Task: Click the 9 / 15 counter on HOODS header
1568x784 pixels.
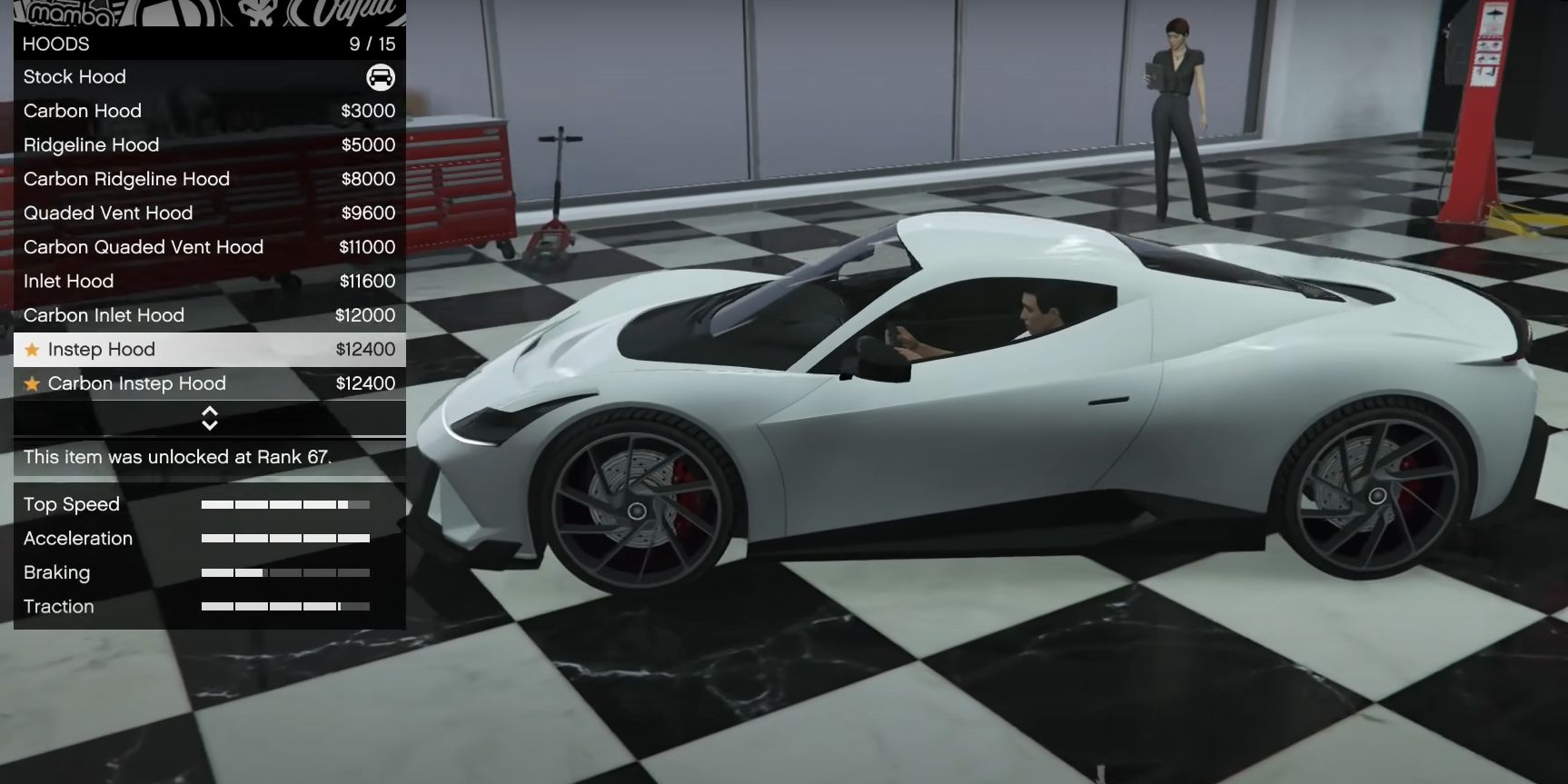Action: pos(372,44)
